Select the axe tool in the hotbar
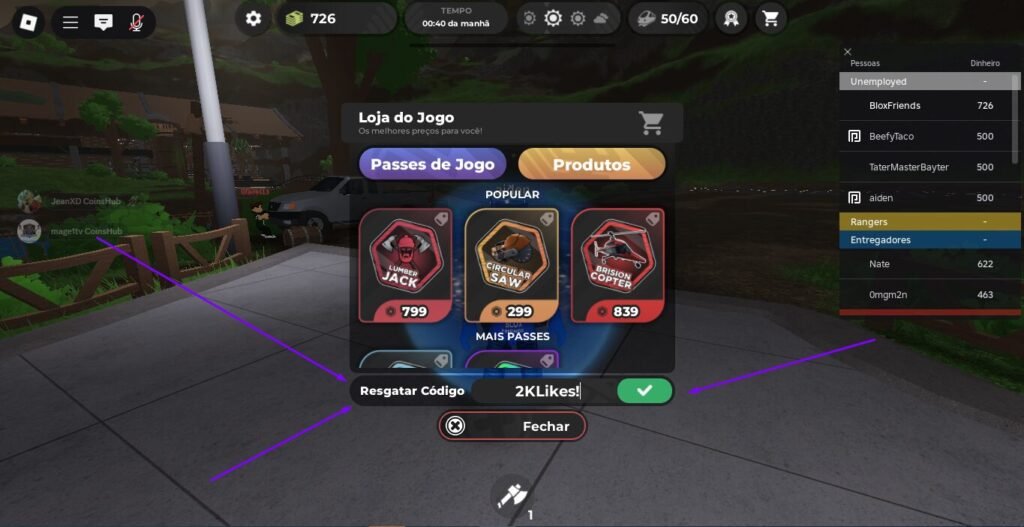 tap(512, 495)
